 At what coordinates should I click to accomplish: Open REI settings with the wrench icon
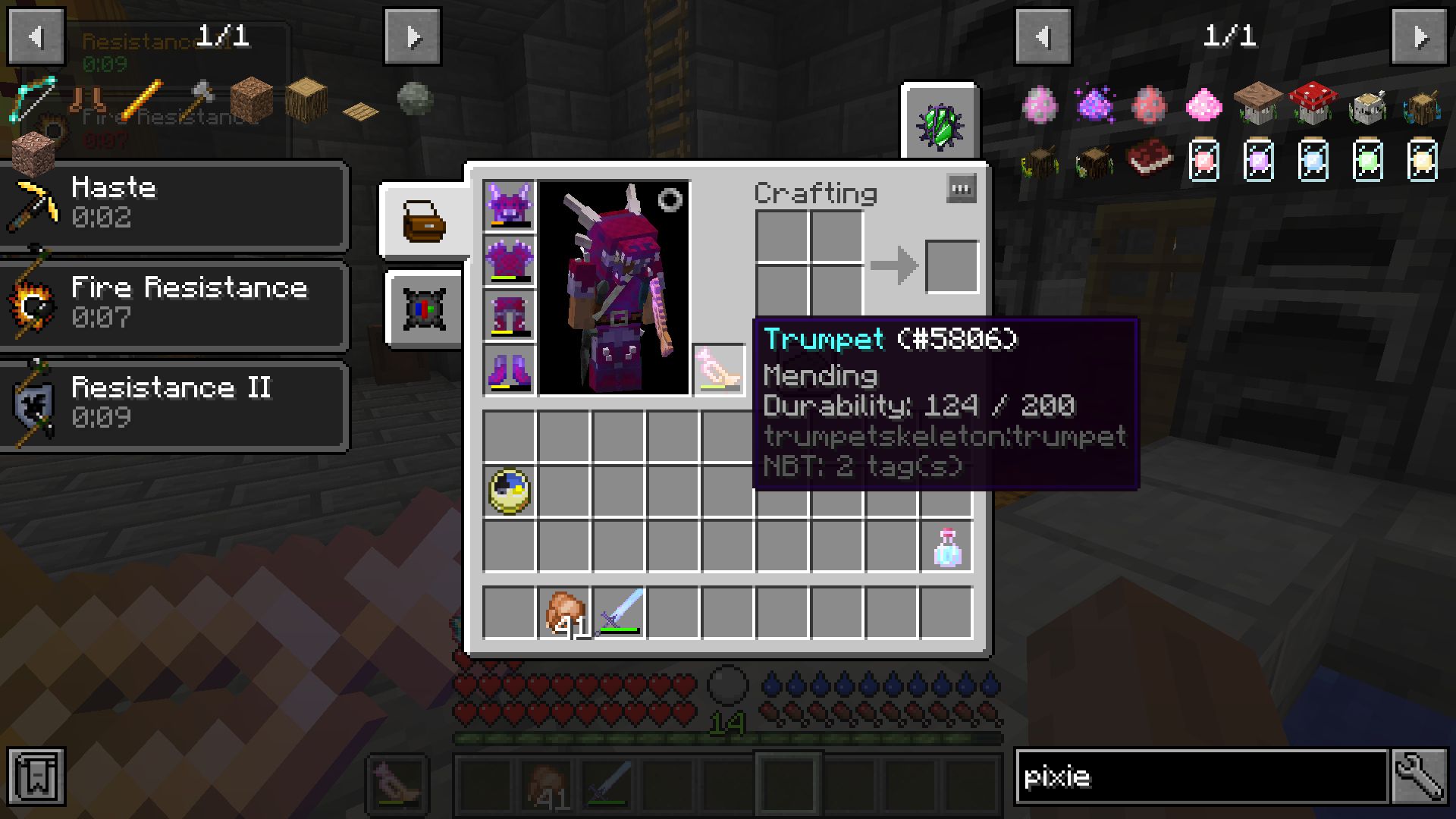click(x=1419, y=777)
